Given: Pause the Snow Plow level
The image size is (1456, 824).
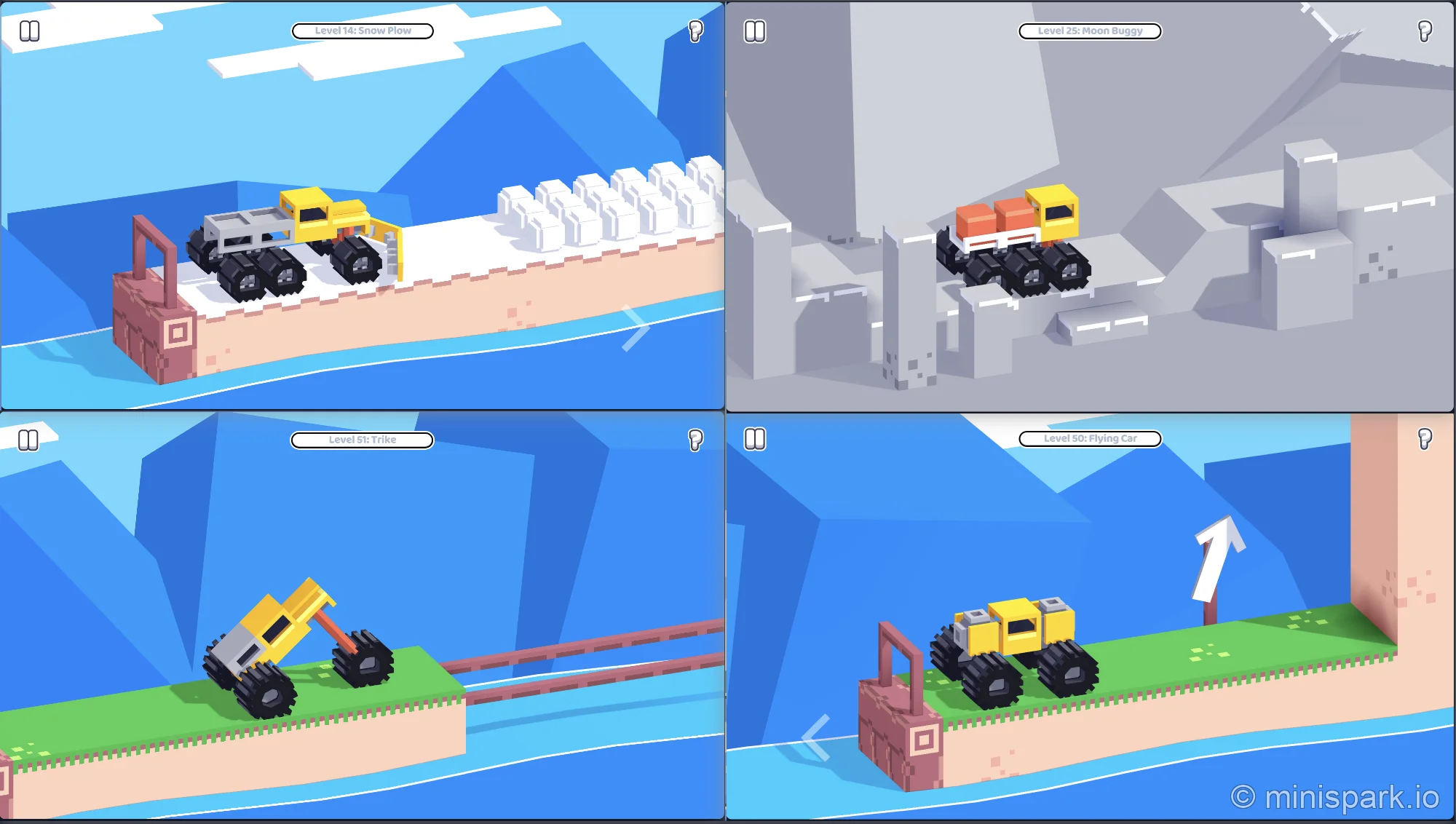Looking at the screenshot, I should click(31, 31).
